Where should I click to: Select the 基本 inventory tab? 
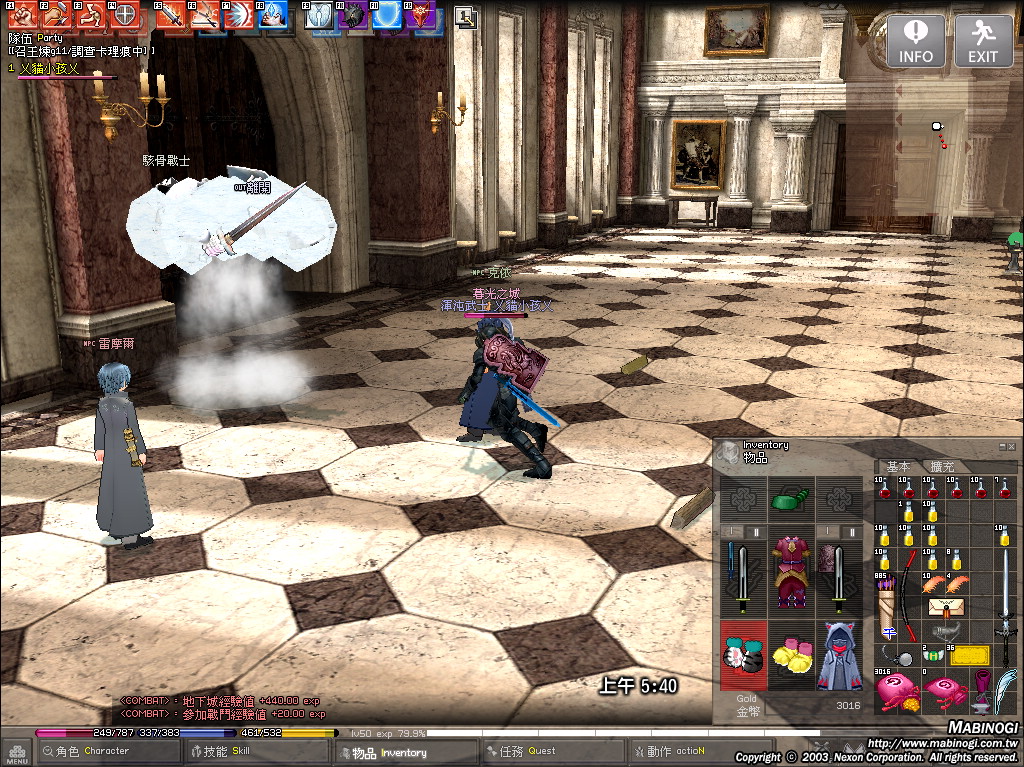pyautogui.click(x=898, y=467)
